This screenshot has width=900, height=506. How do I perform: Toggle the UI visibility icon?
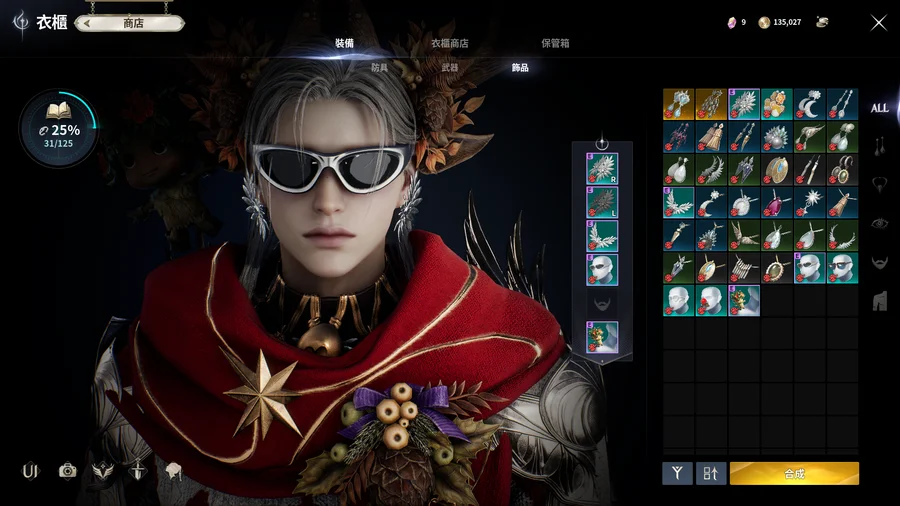30,471
